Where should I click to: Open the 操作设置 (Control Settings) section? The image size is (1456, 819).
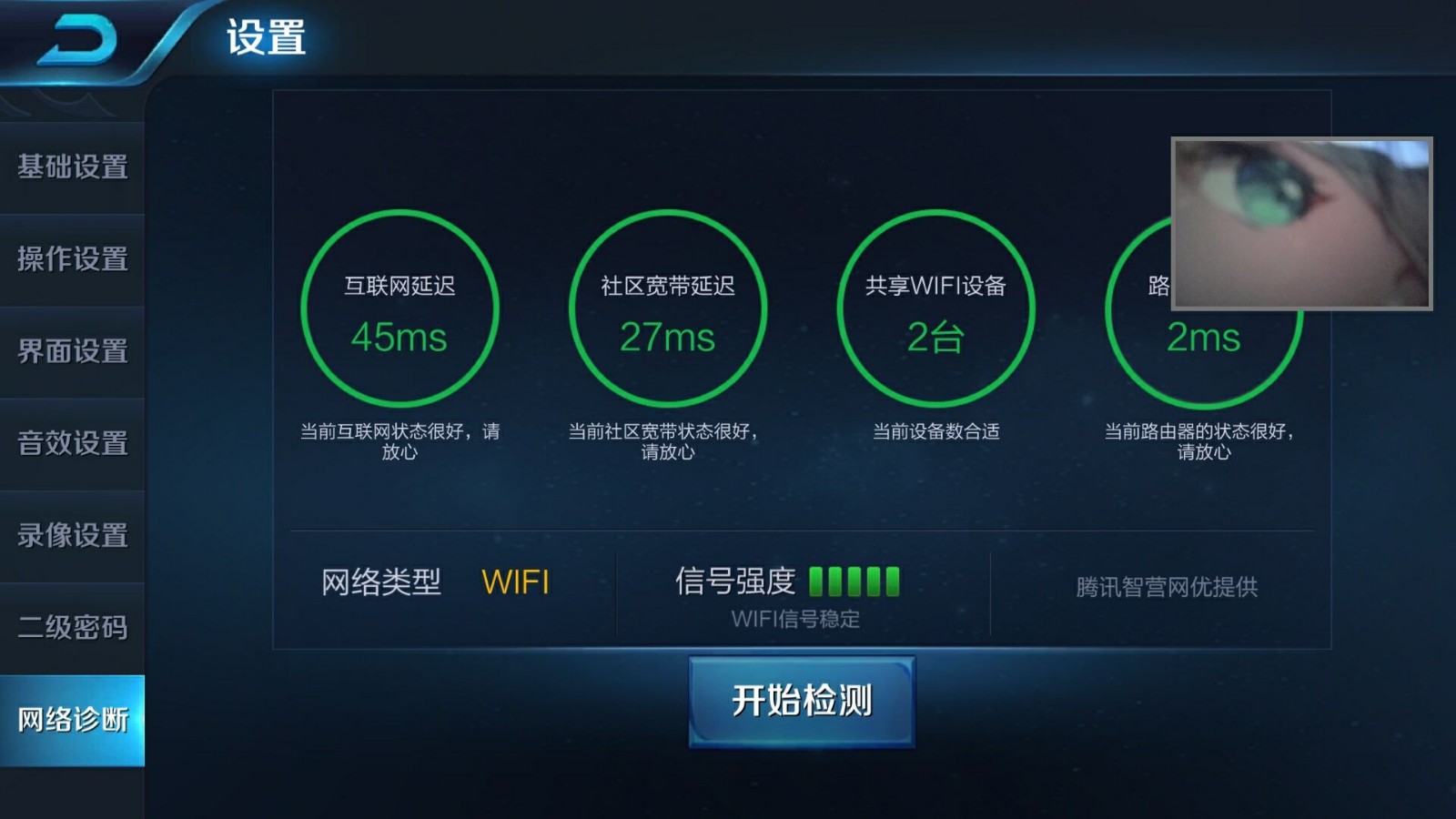tap(71, 261)
